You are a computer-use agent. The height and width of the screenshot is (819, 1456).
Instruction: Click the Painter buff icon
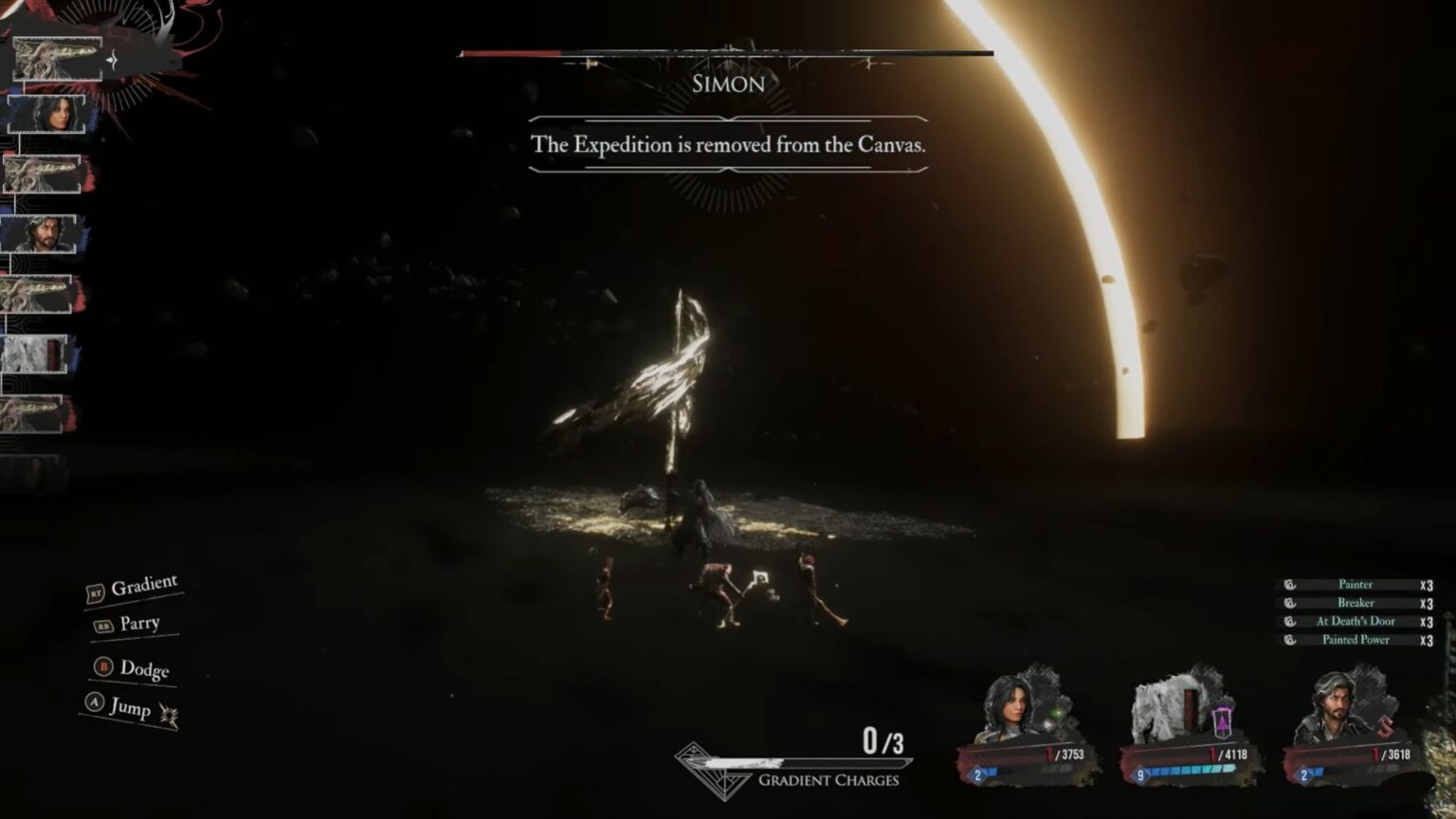pyautogui.click(x=1288, y=584)
